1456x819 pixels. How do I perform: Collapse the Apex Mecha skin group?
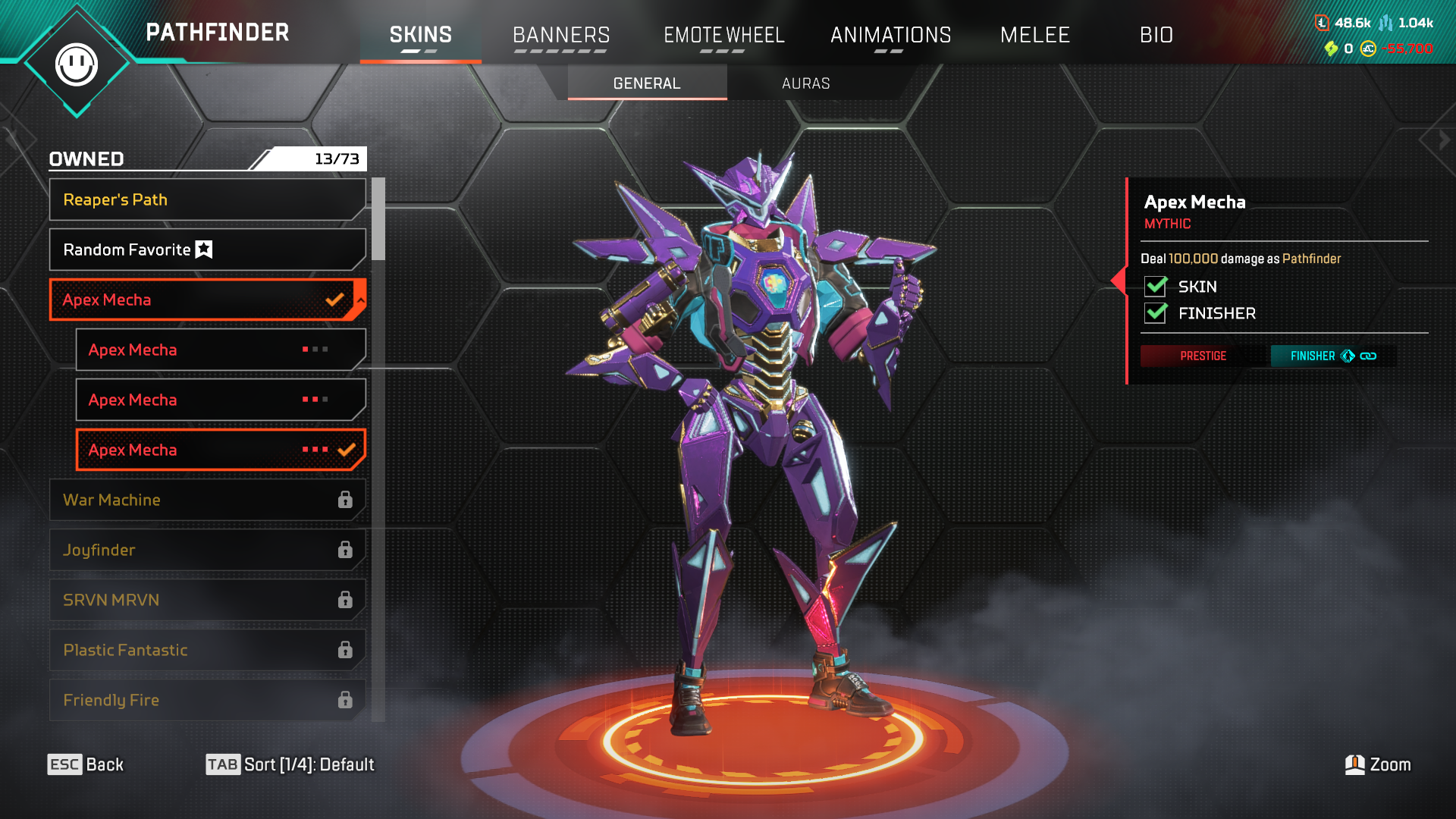point(361,300)
